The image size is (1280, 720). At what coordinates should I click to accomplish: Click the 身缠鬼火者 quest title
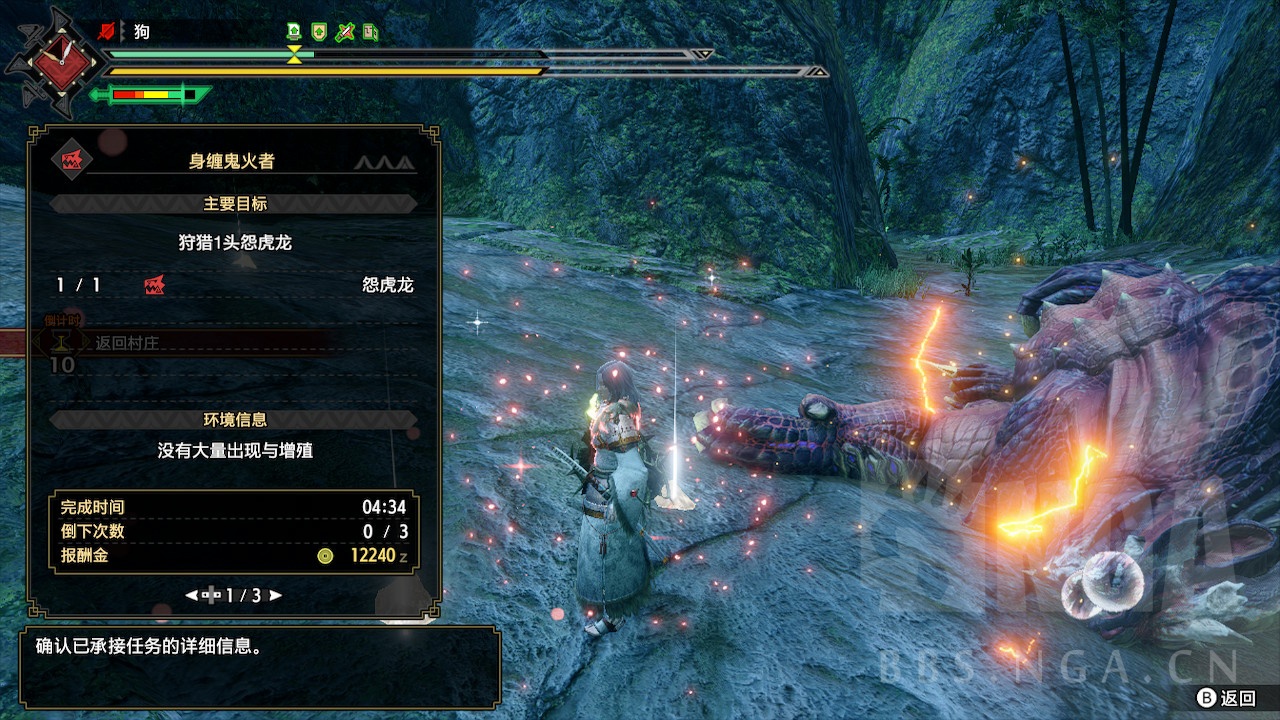[x=231, y=161]
